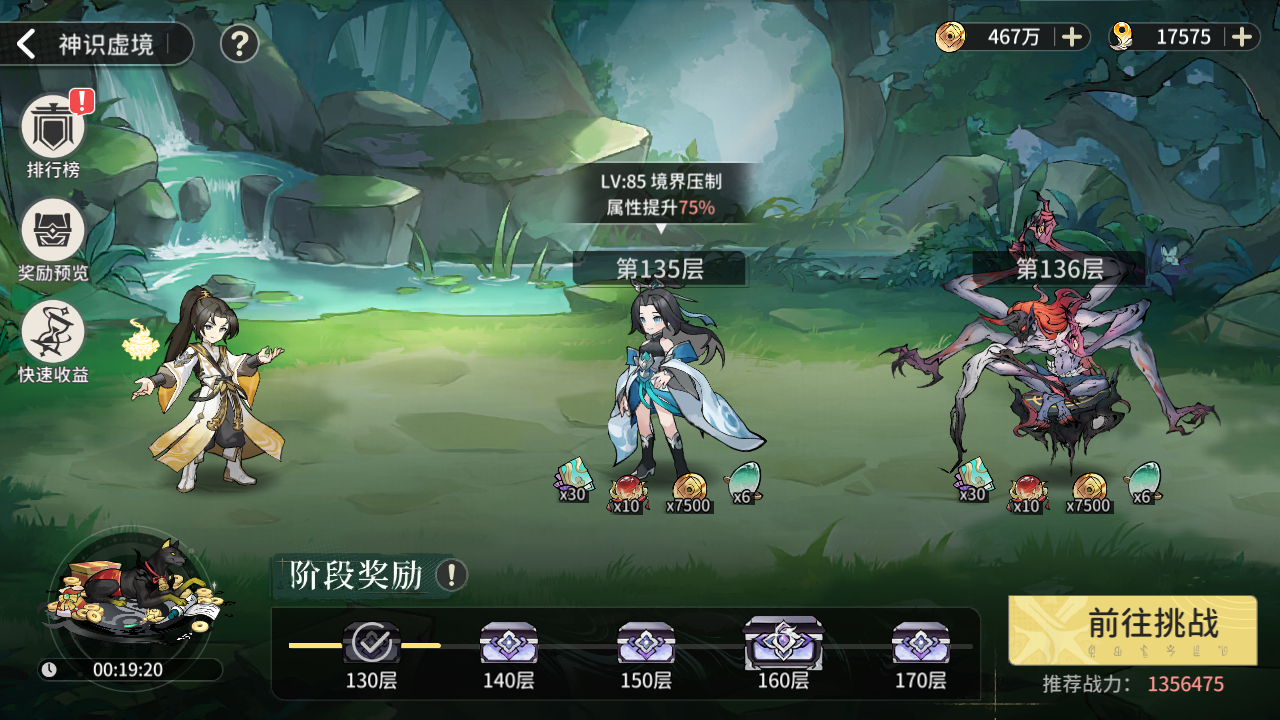This screenshot has width=1280, height=720.
Task: Select the 160层 stage reward chest
Action: [x=783, y=643]
